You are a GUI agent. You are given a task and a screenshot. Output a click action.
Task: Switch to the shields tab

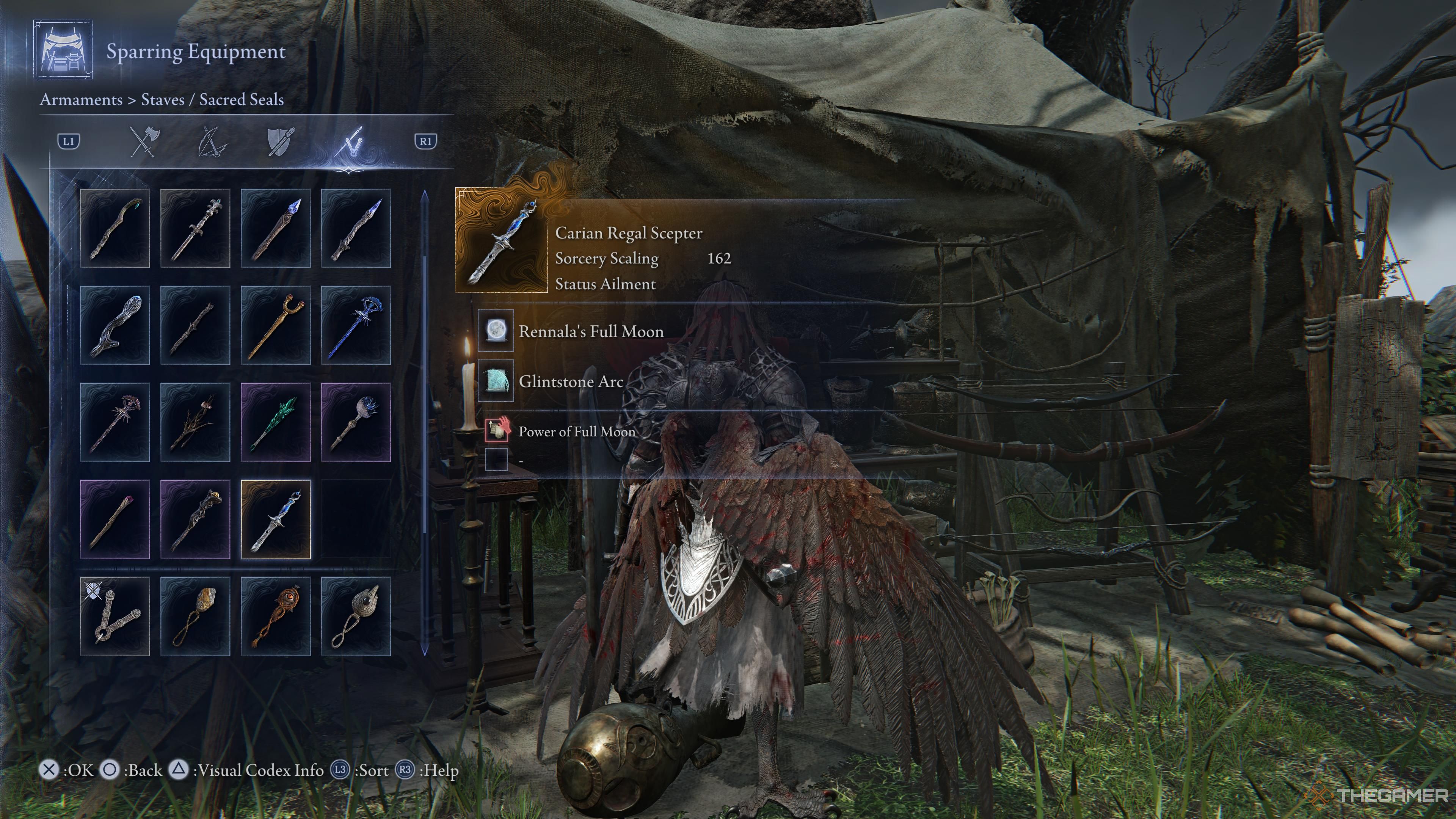(280, 141)
